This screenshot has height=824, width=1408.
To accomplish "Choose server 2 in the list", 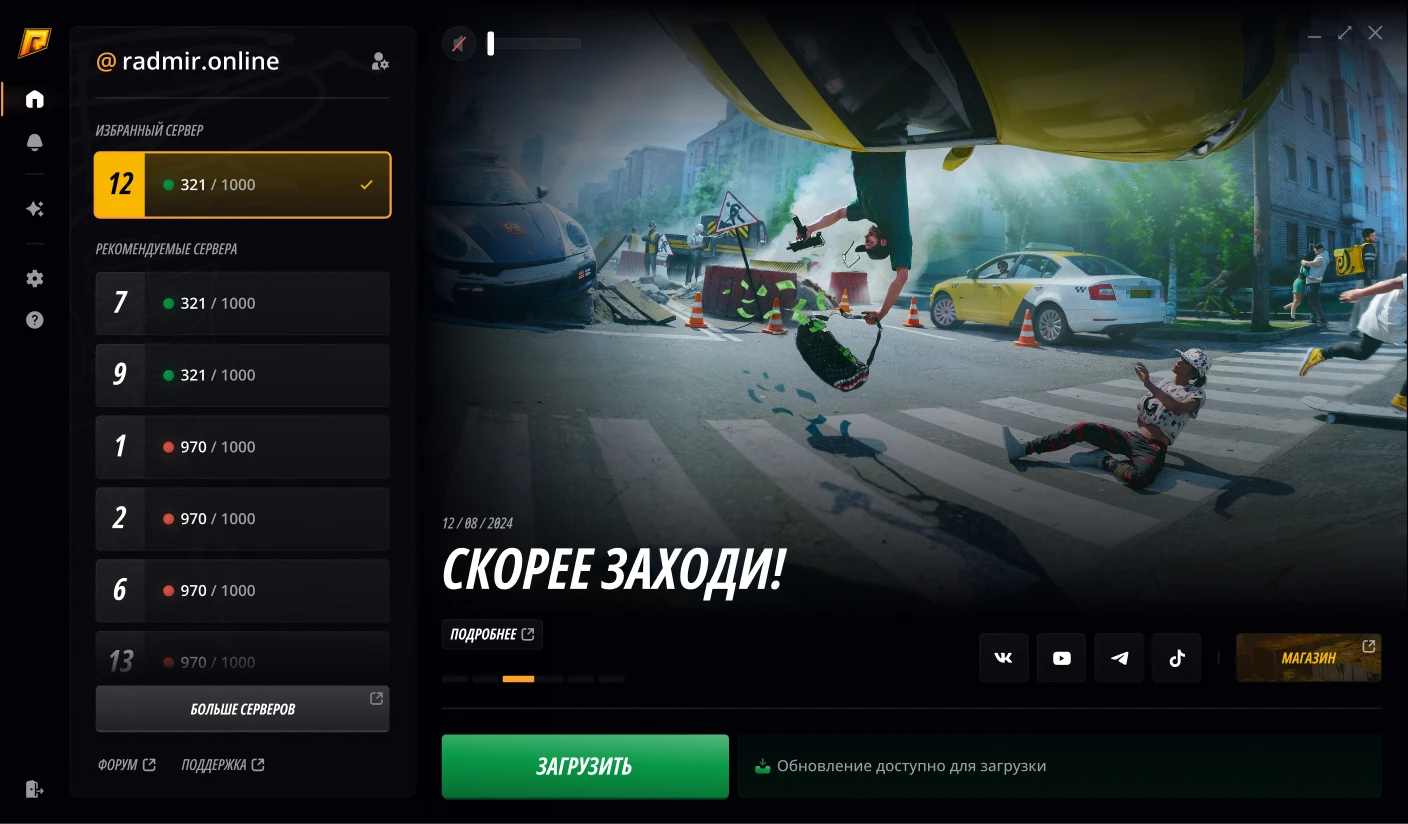I will point(242,519).
